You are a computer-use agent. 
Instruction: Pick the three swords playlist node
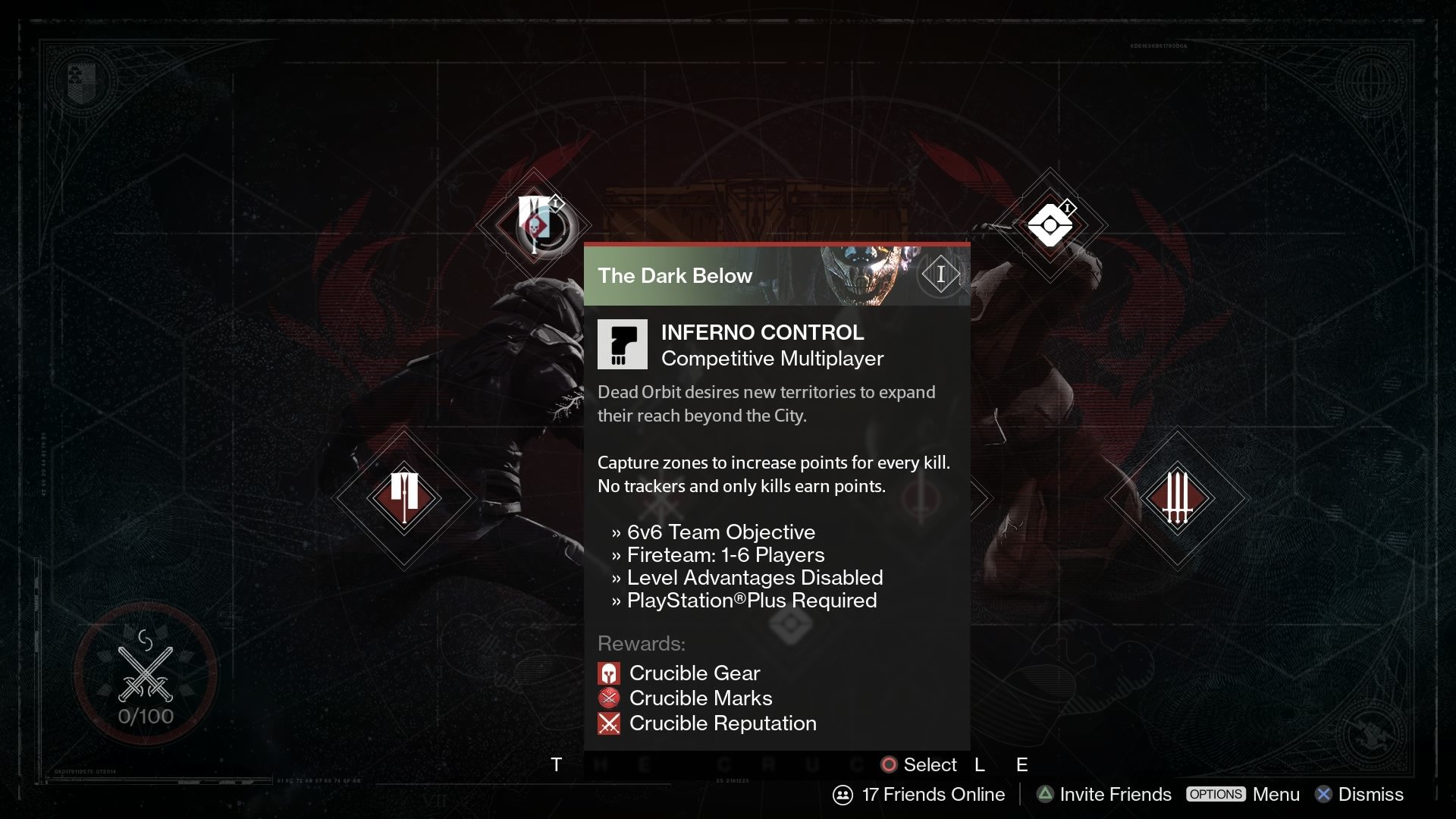click(x=1177, y=497)
